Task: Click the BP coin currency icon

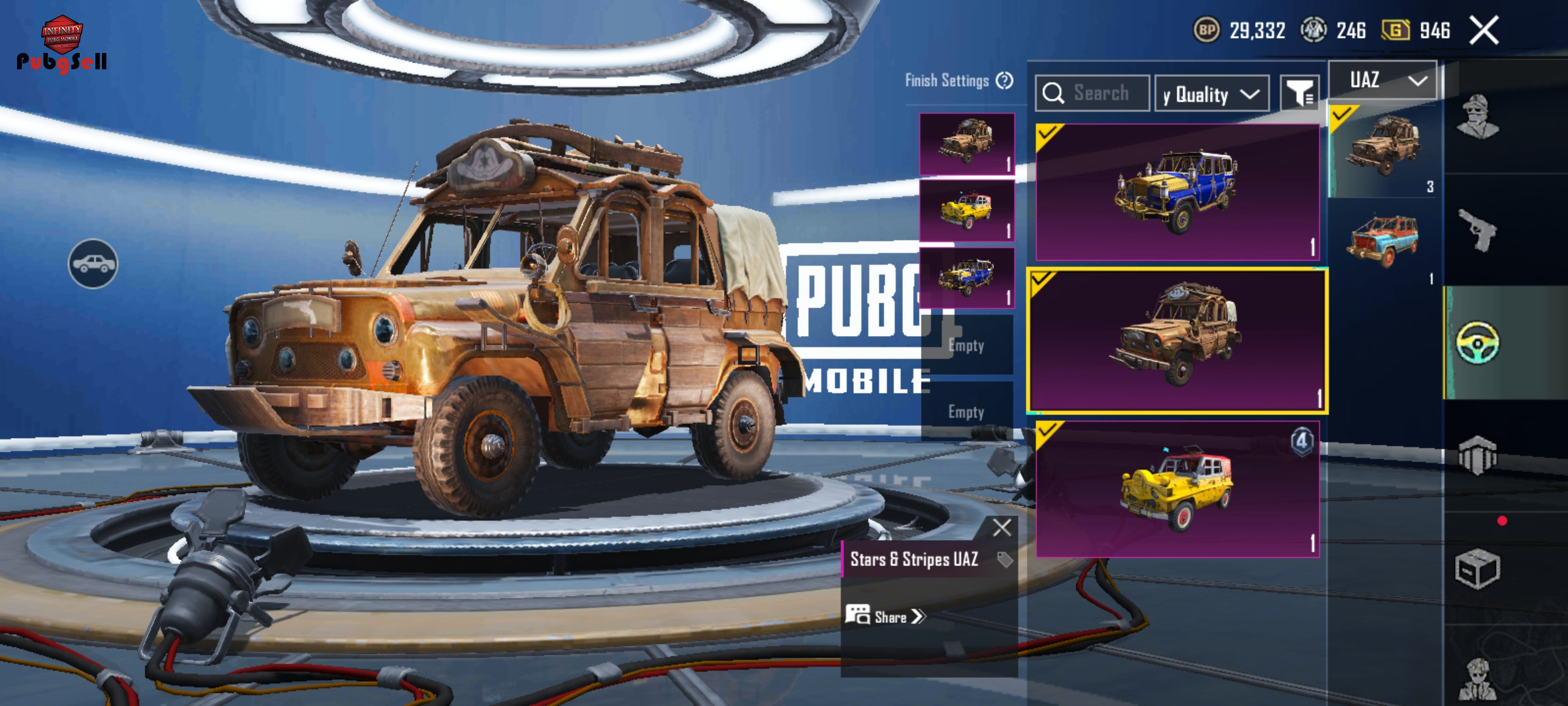Action: coord(1207,30)
